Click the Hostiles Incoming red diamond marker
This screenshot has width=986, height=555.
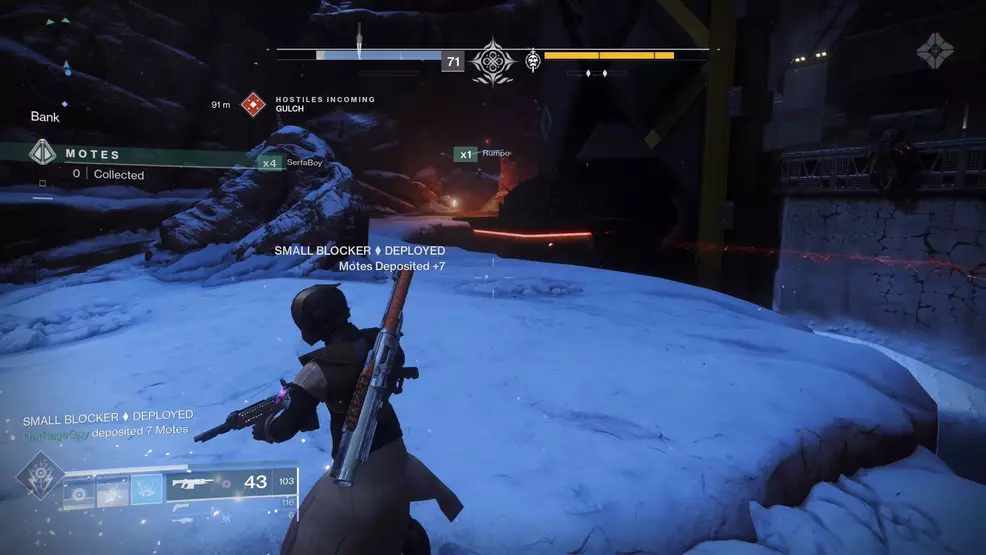click(x=254, y=104)
